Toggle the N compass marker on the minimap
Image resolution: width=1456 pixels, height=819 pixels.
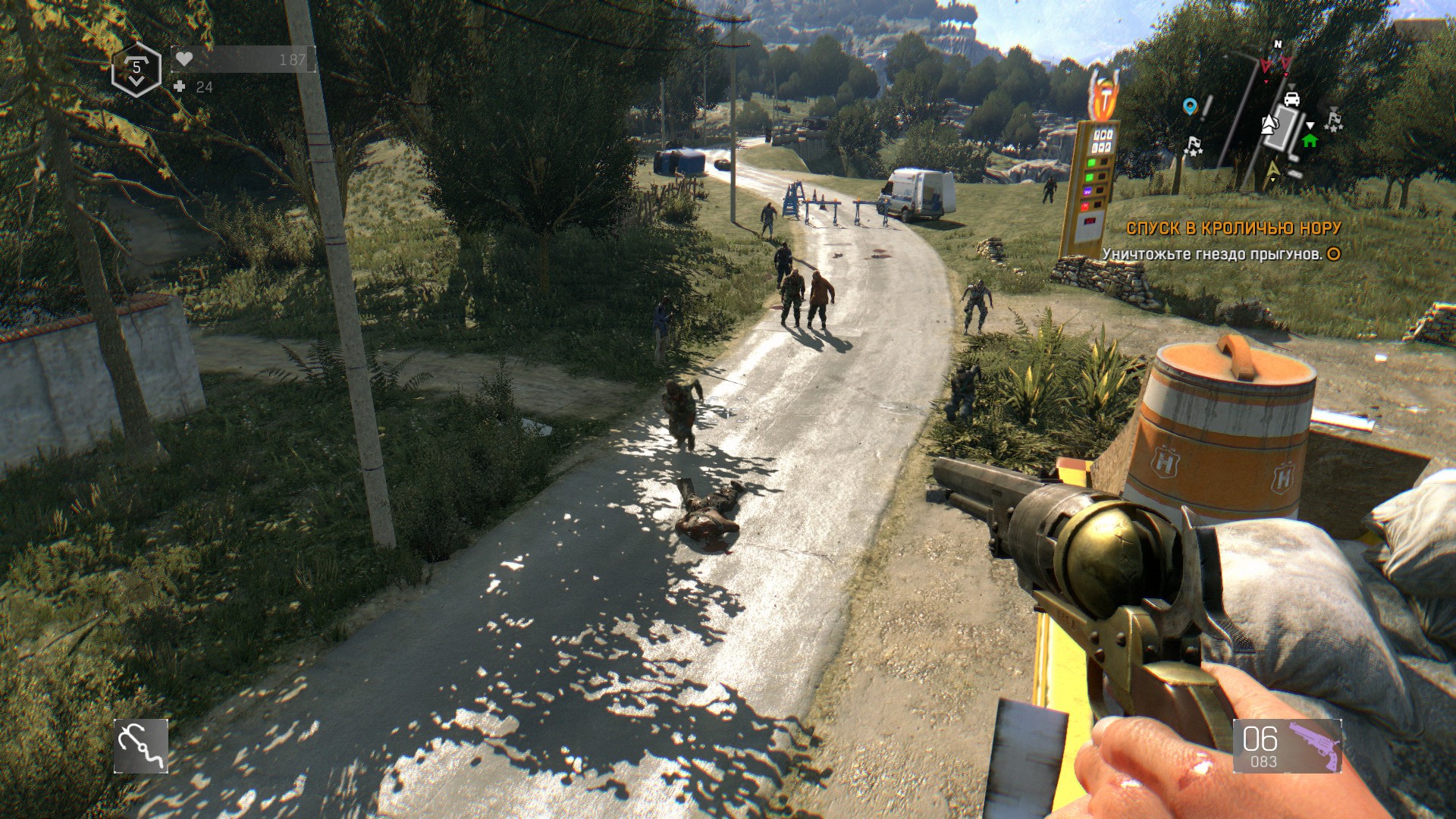point(1278,44)
